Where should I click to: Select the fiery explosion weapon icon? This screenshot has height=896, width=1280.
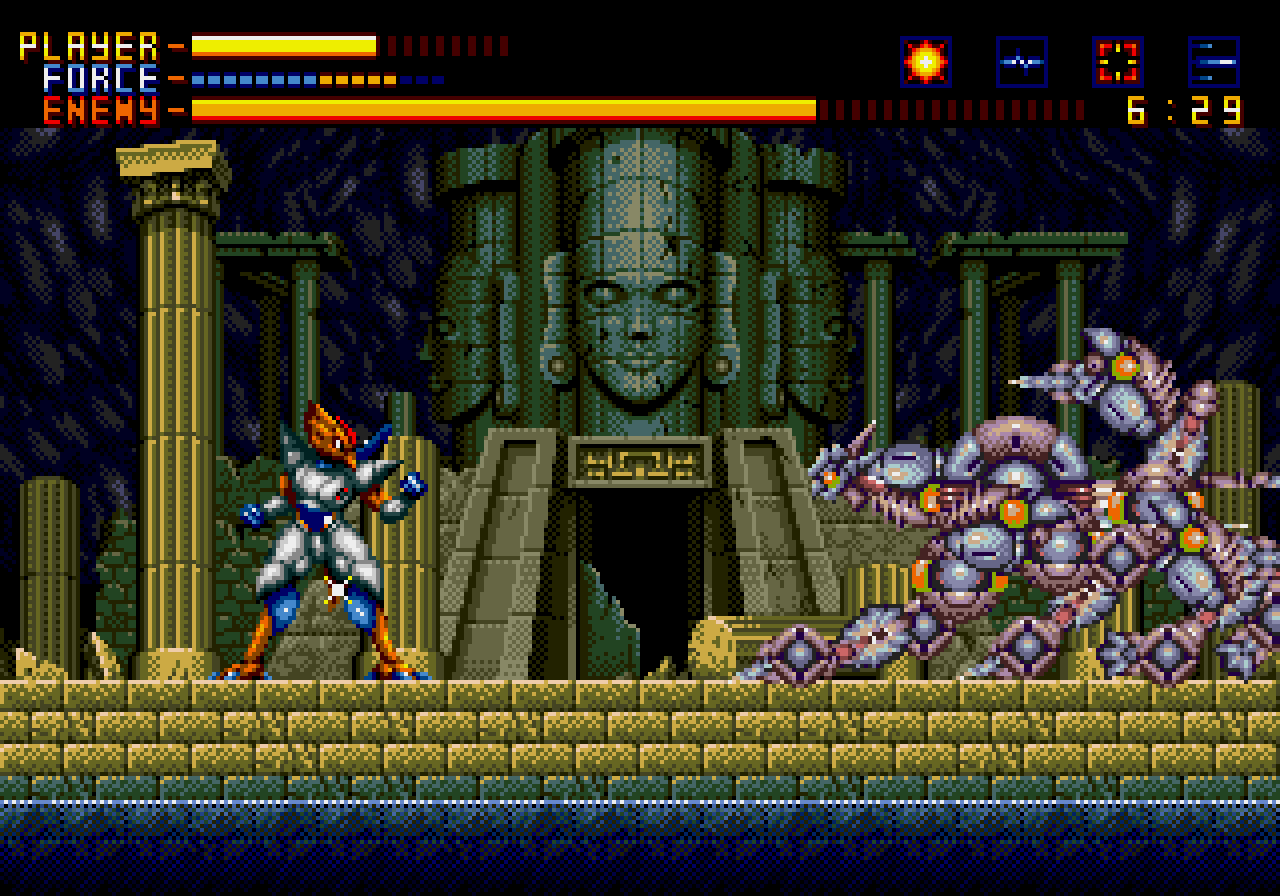click(925, 62)
